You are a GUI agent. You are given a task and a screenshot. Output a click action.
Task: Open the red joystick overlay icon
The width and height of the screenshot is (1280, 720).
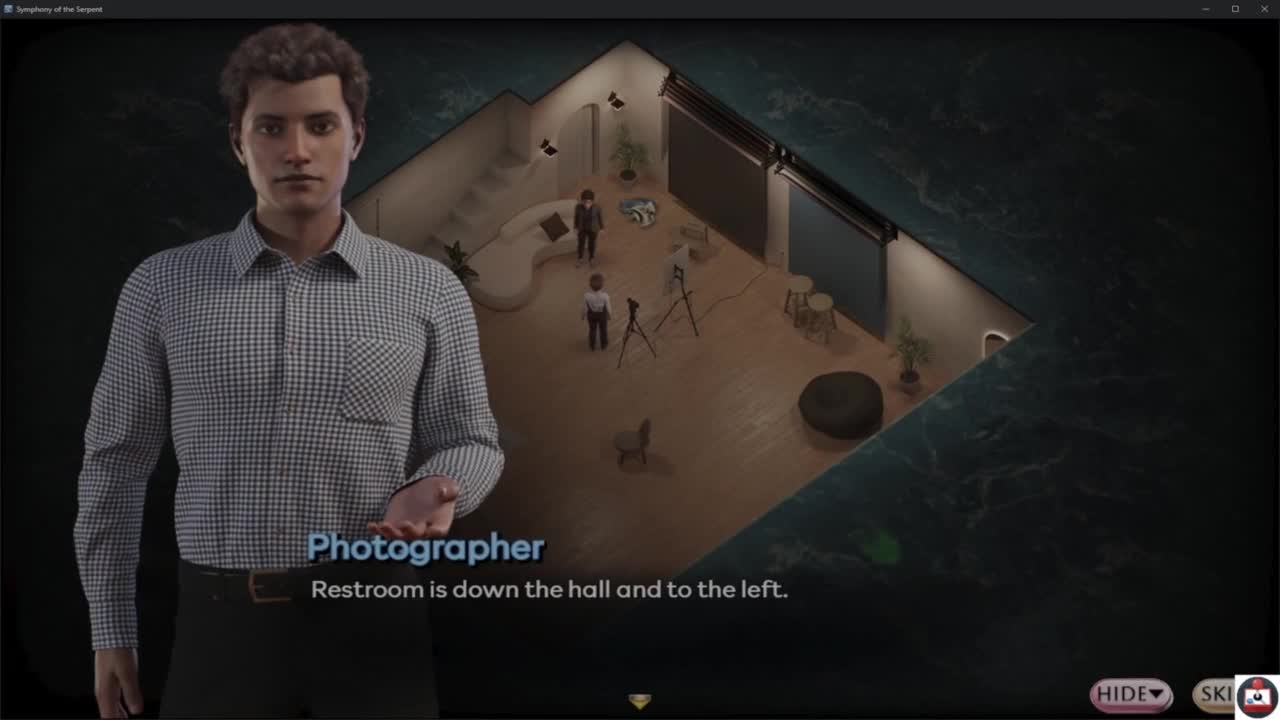[x=1257, y=697]
